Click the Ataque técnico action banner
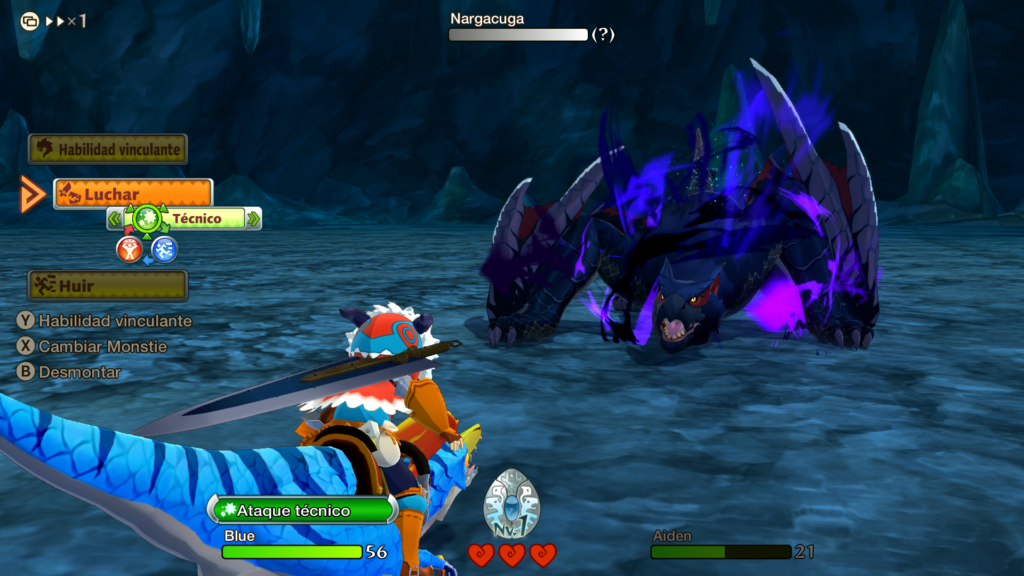The image size is (1024, 576). point(303,510)
